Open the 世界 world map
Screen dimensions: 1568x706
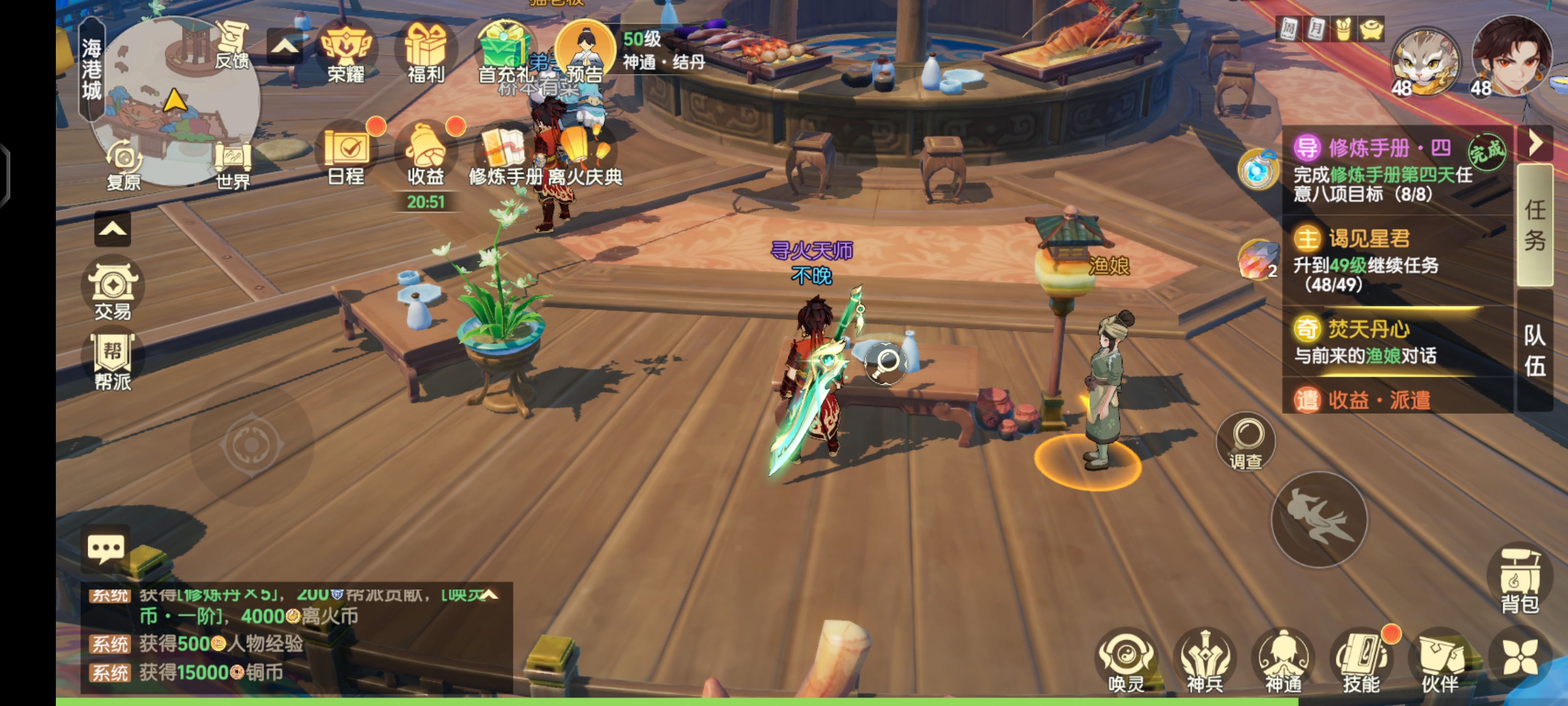click(x=233, y=164)
